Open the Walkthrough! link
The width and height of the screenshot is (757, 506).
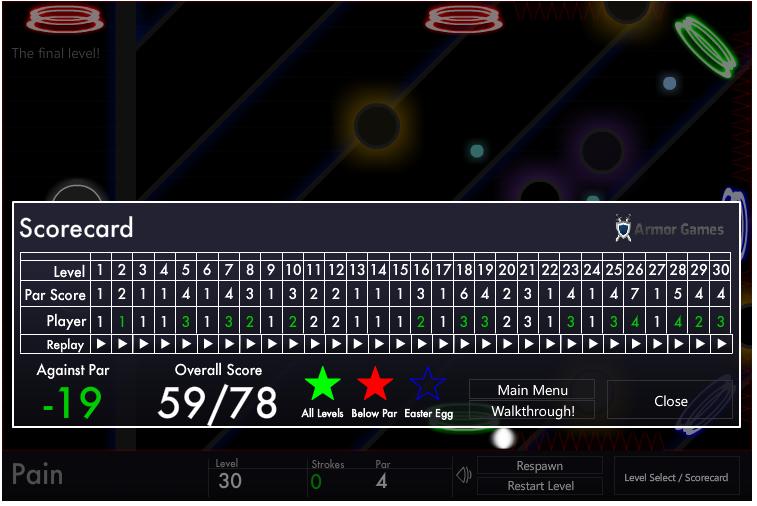point(532,411)
